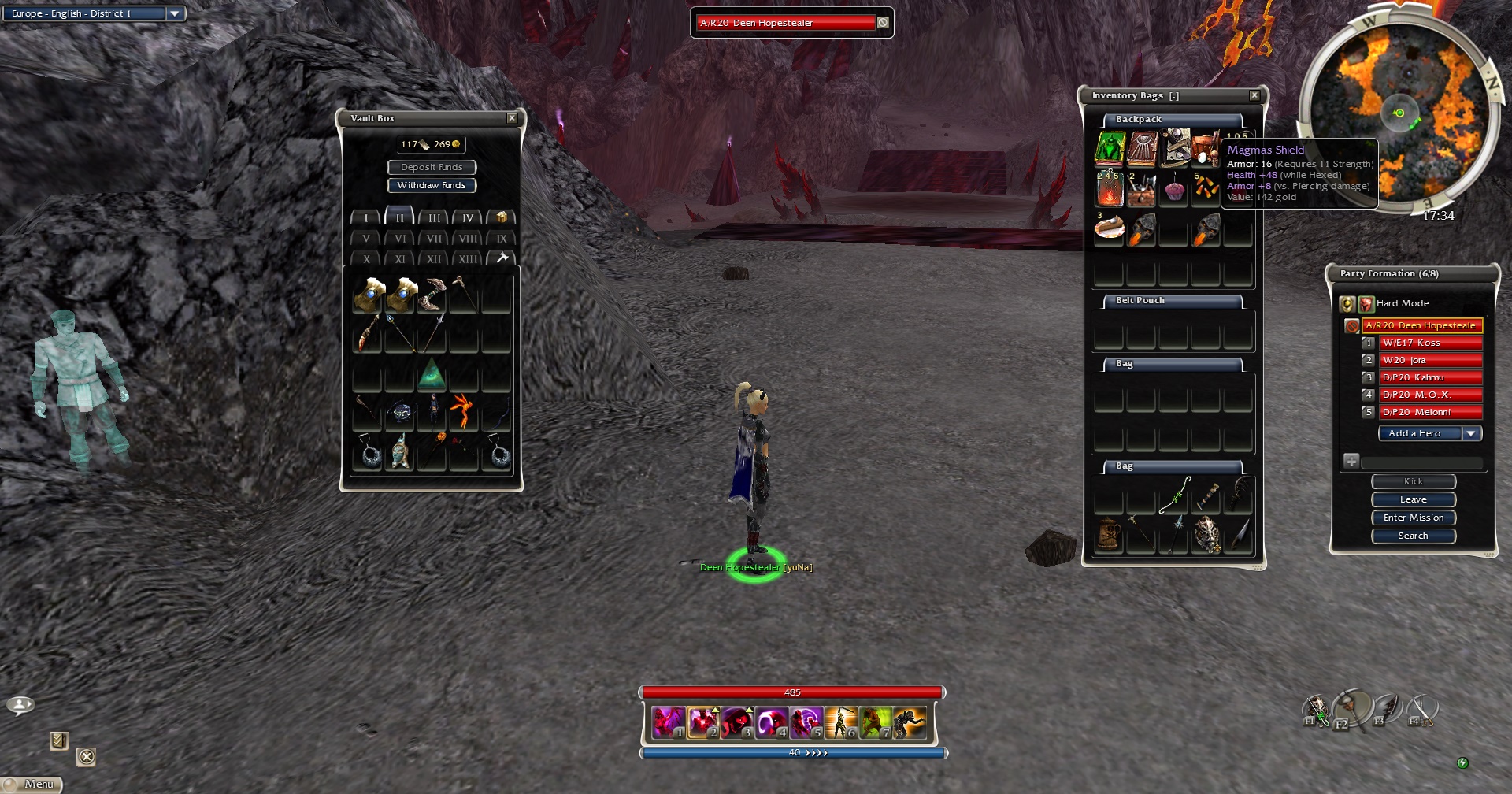Click the party Search button
The height and width of the screenshot is (794, 1512).
tap(1414, 536)
